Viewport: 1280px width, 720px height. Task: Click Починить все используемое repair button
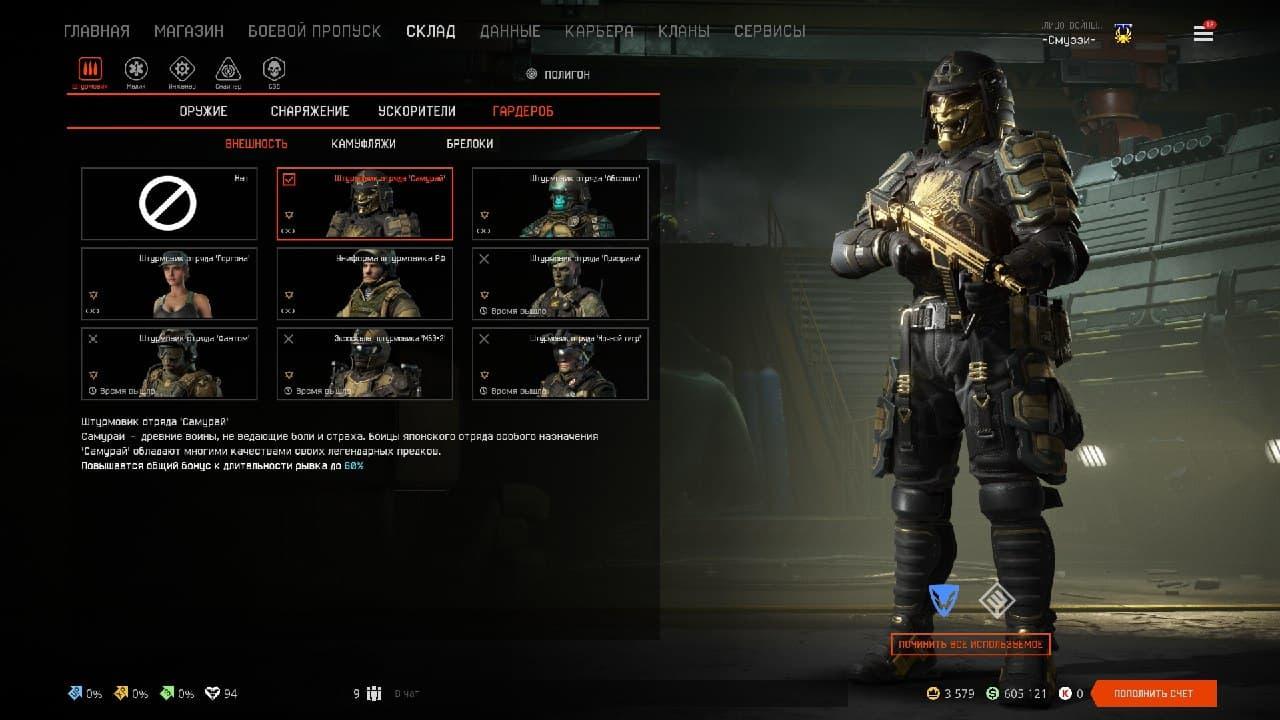pos(970,645)
